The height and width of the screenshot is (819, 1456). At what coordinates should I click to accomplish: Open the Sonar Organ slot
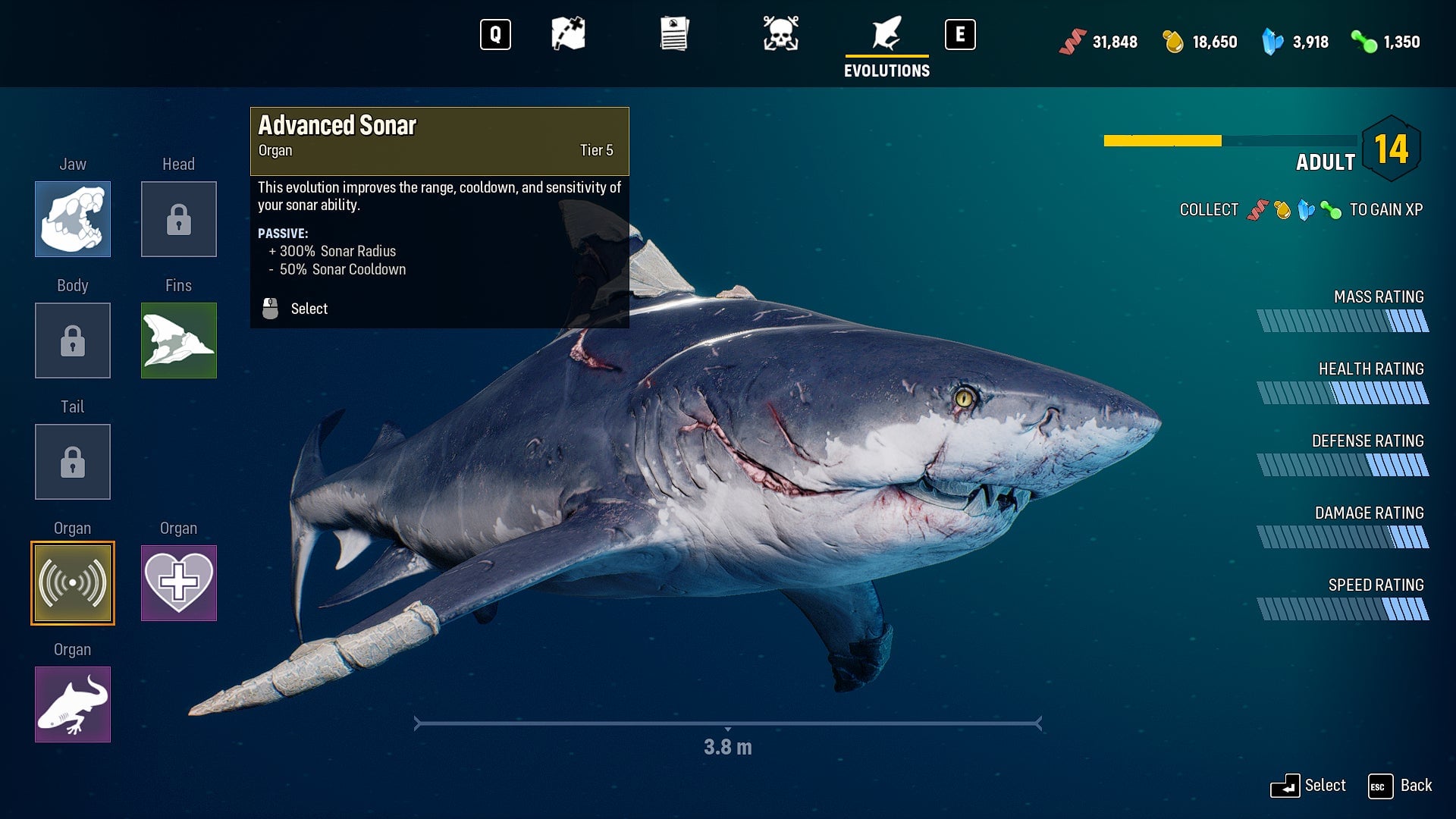tap(72, 583)
